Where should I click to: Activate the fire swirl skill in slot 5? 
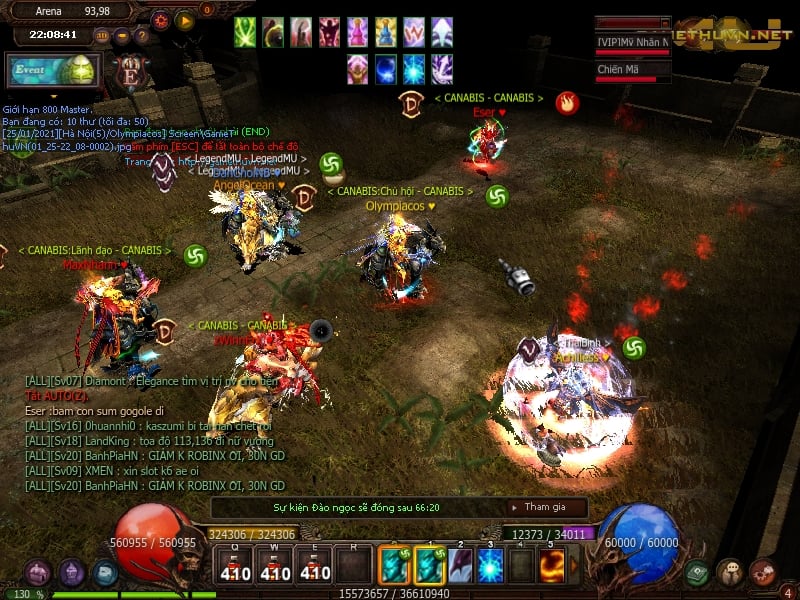click(551, 567)
